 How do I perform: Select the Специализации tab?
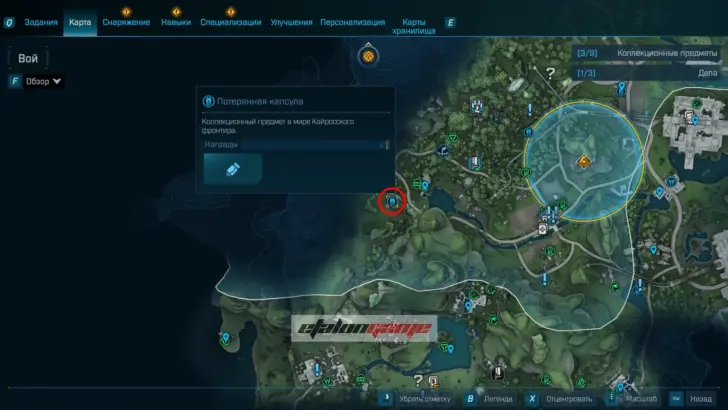231,22
